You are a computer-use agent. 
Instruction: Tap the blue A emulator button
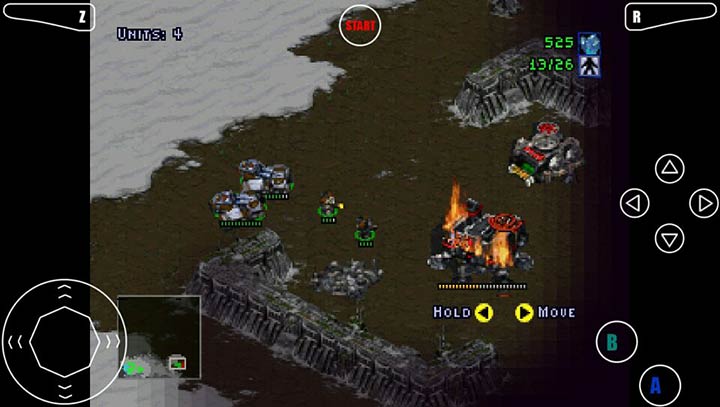658,385
